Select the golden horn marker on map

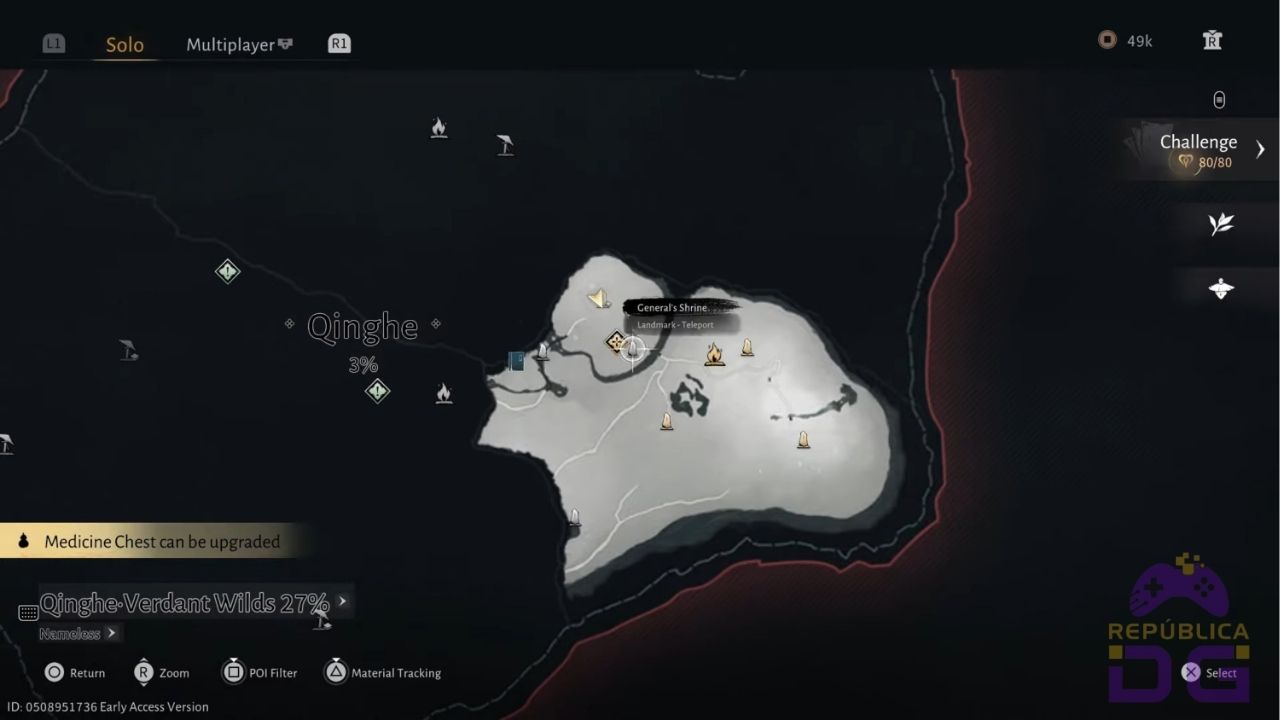pos(599,298)
